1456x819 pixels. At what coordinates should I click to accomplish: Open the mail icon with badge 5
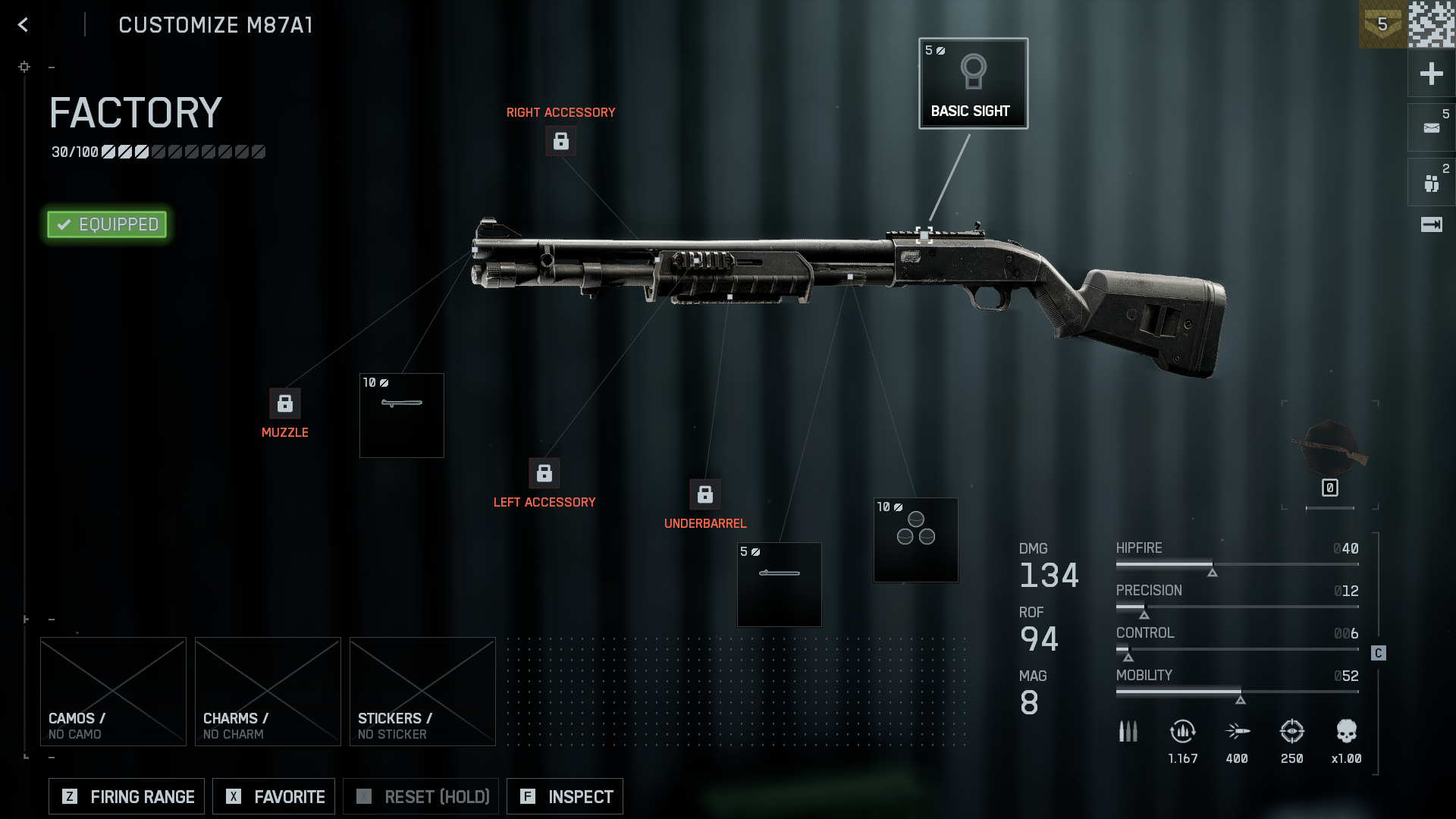point(1431,127)
